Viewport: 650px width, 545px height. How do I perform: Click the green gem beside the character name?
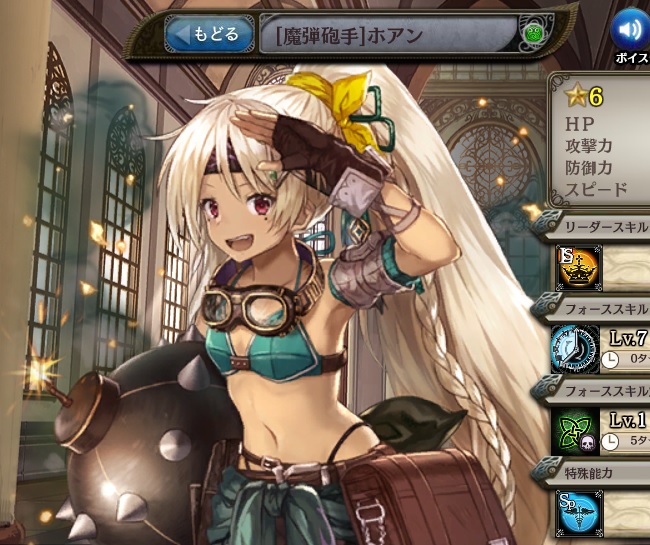(x=532, y=36)
